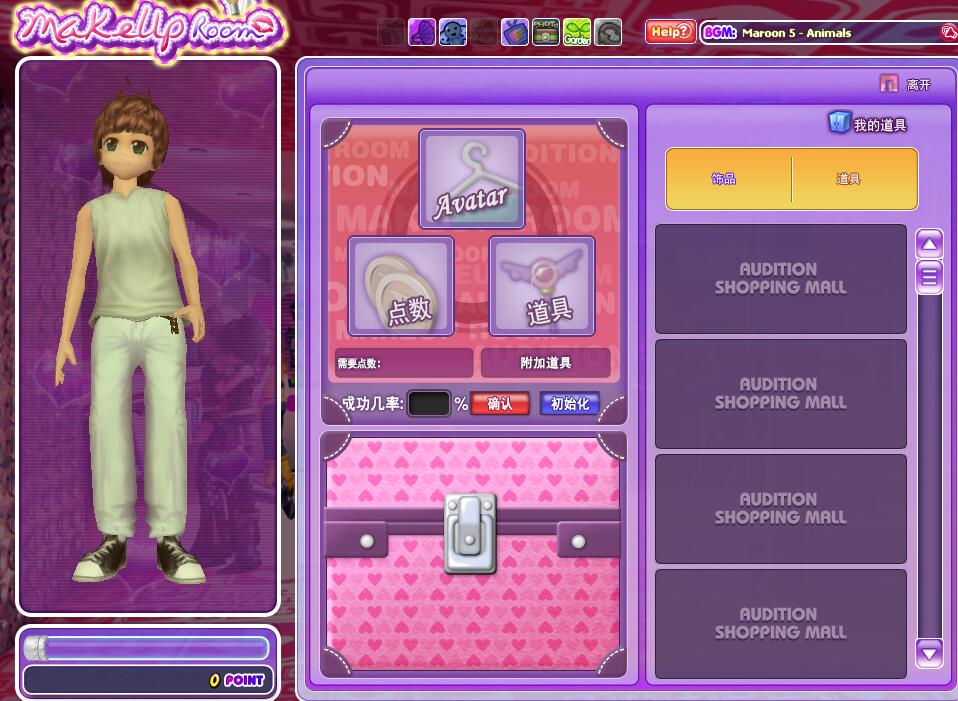Screen dimensions: 958x701
Task: Open the Help button
Action: pos(670,32)
